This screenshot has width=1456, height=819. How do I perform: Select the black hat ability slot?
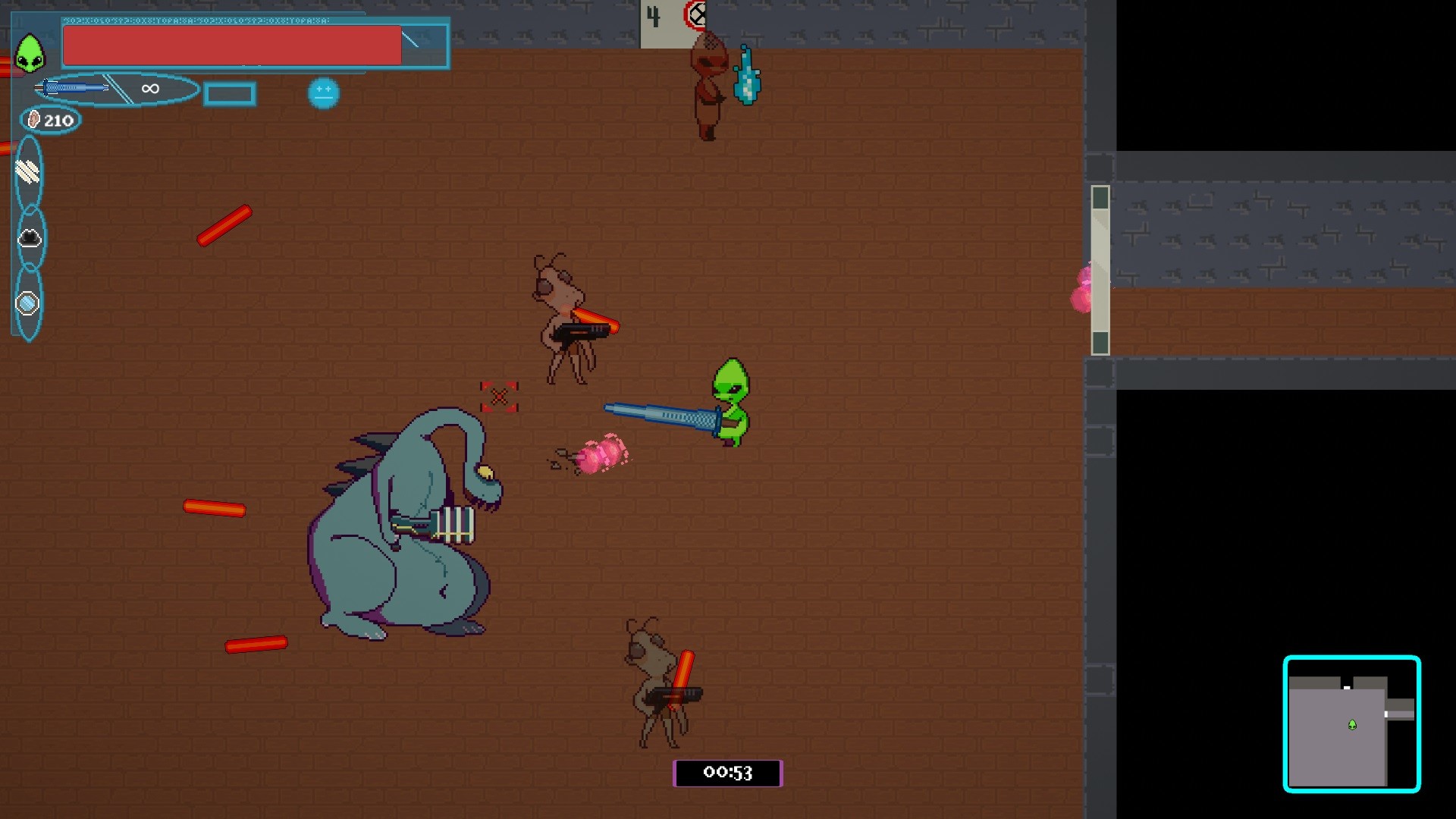pyautogui.click(x=28, y=237)
